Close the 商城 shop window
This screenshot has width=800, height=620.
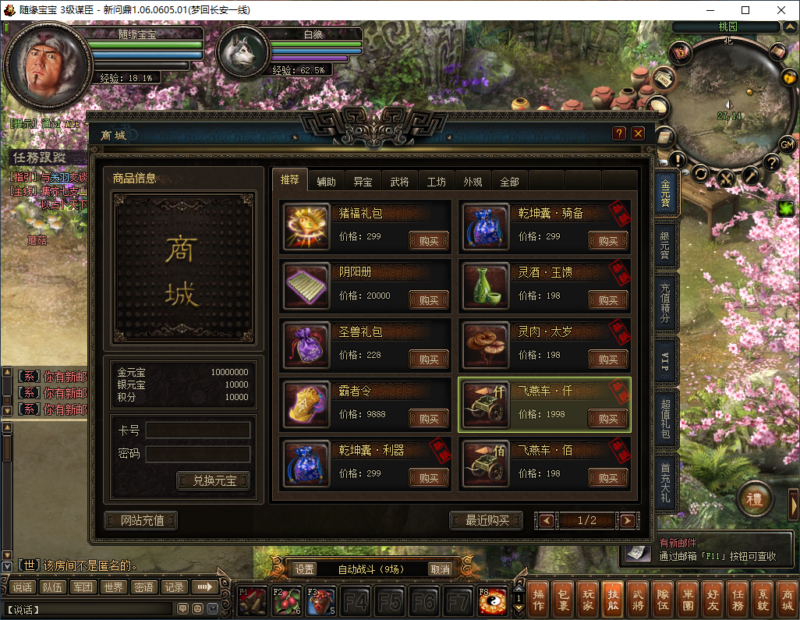tap(638, 133)
